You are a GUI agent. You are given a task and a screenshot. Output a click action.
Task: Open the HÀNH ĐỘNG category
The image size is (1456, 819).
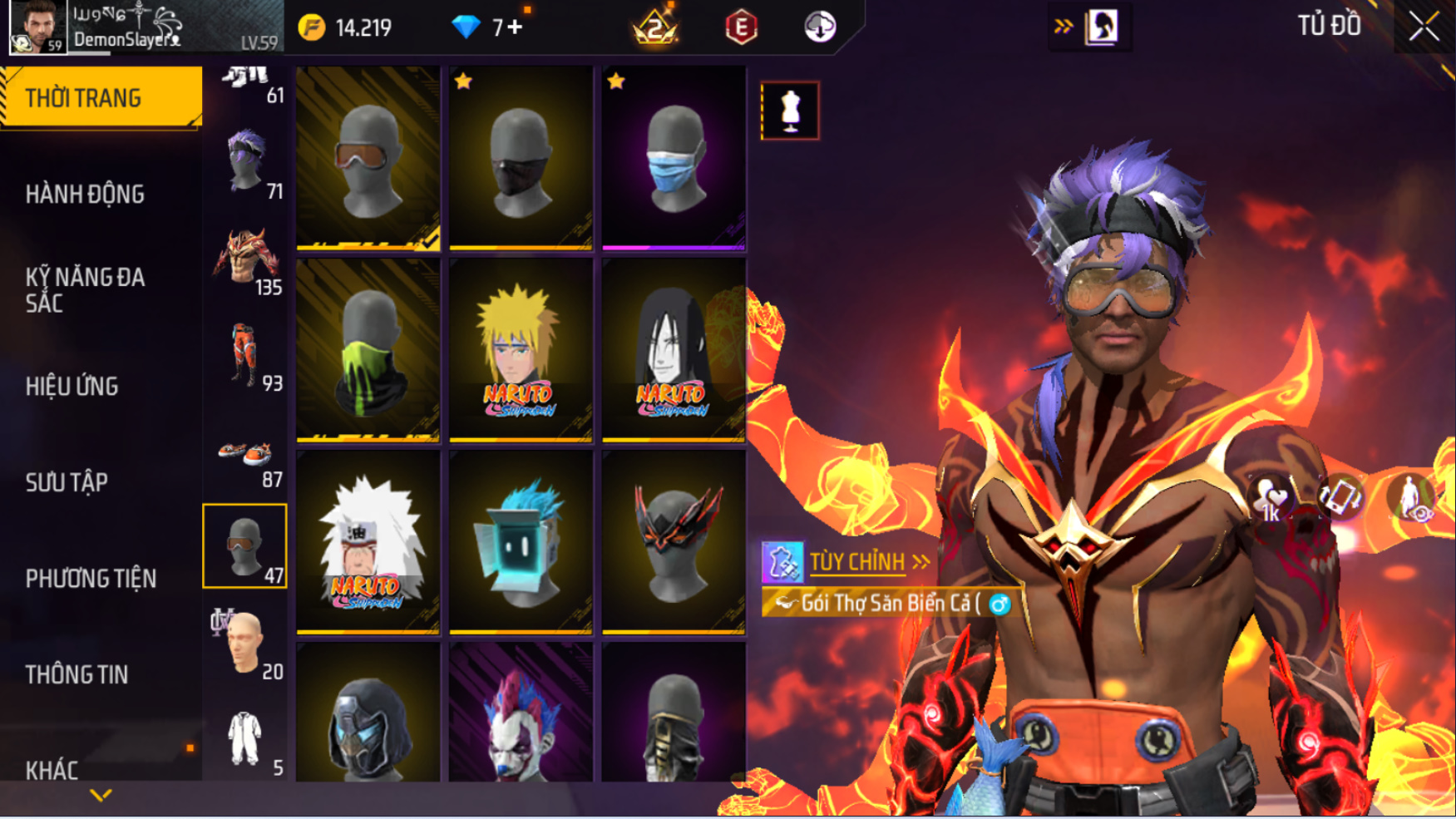pyautogui.click(x=85, y=195)
